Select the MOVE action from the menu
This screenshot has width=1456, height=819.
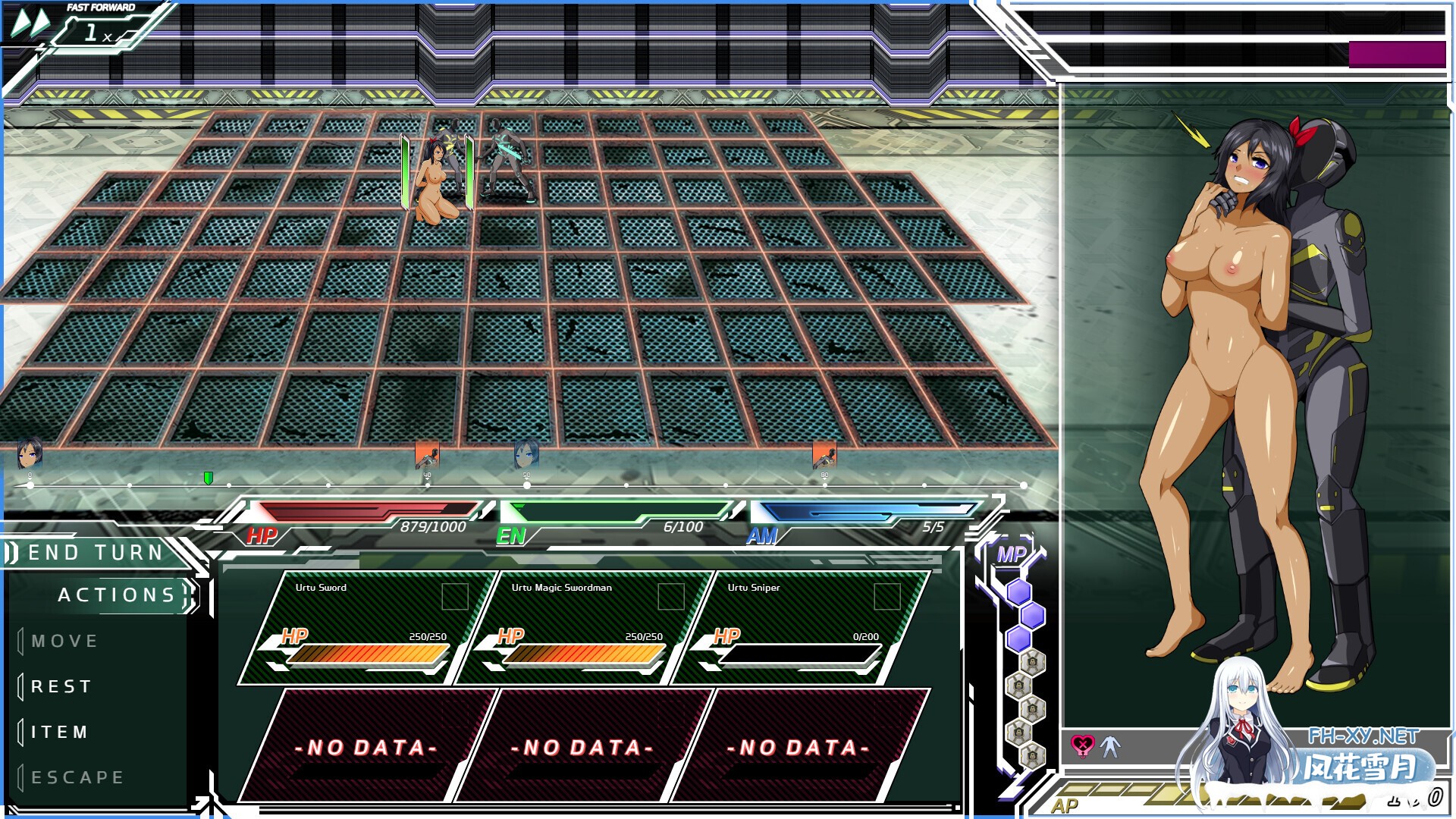pyautogui.click(x=64, y=641)
